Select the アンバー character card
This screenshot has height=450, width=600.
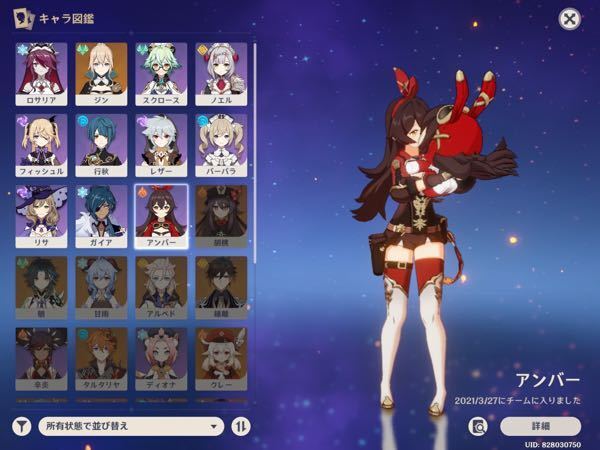[x=161, y=216]
